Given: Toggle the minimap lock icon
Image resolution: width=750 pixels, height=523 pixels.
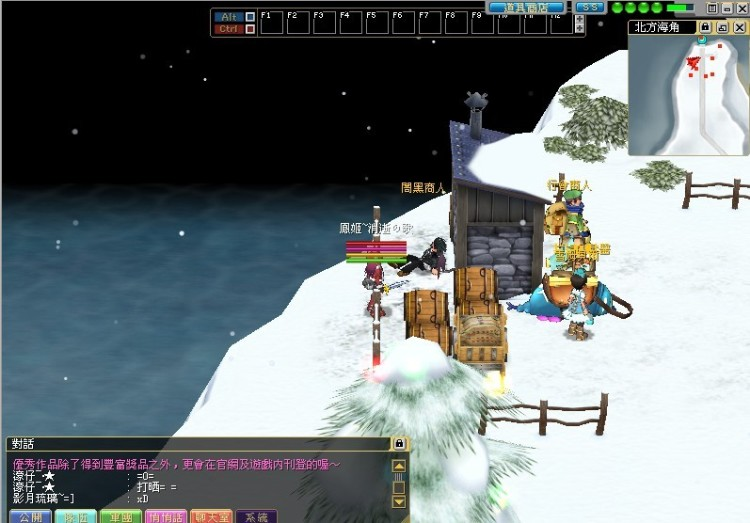Looking at the screenshot, I should click(705, 27).
